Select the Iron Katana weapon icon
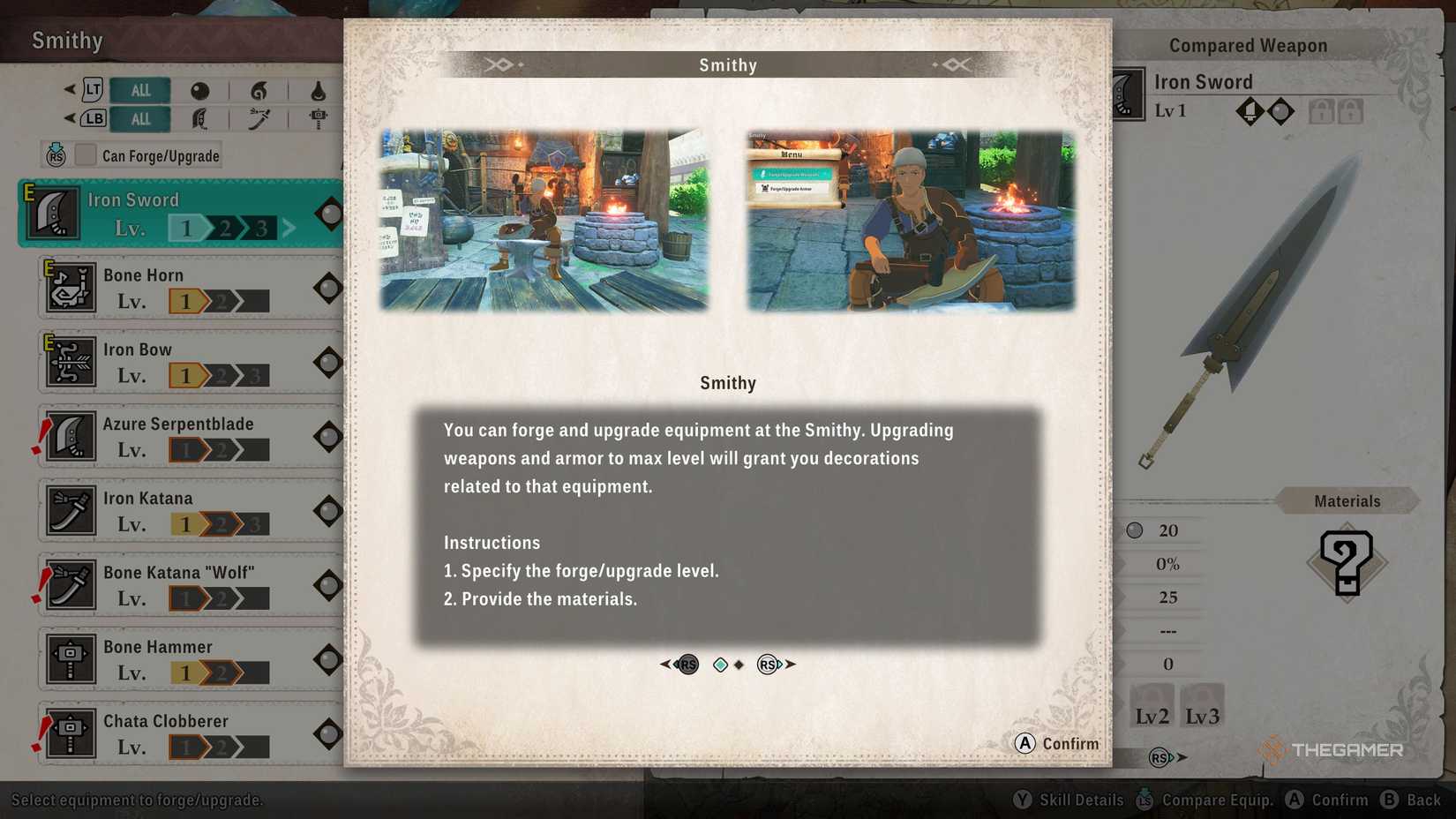The height and width of the screenshot is (819, 1456). point(70,510)
